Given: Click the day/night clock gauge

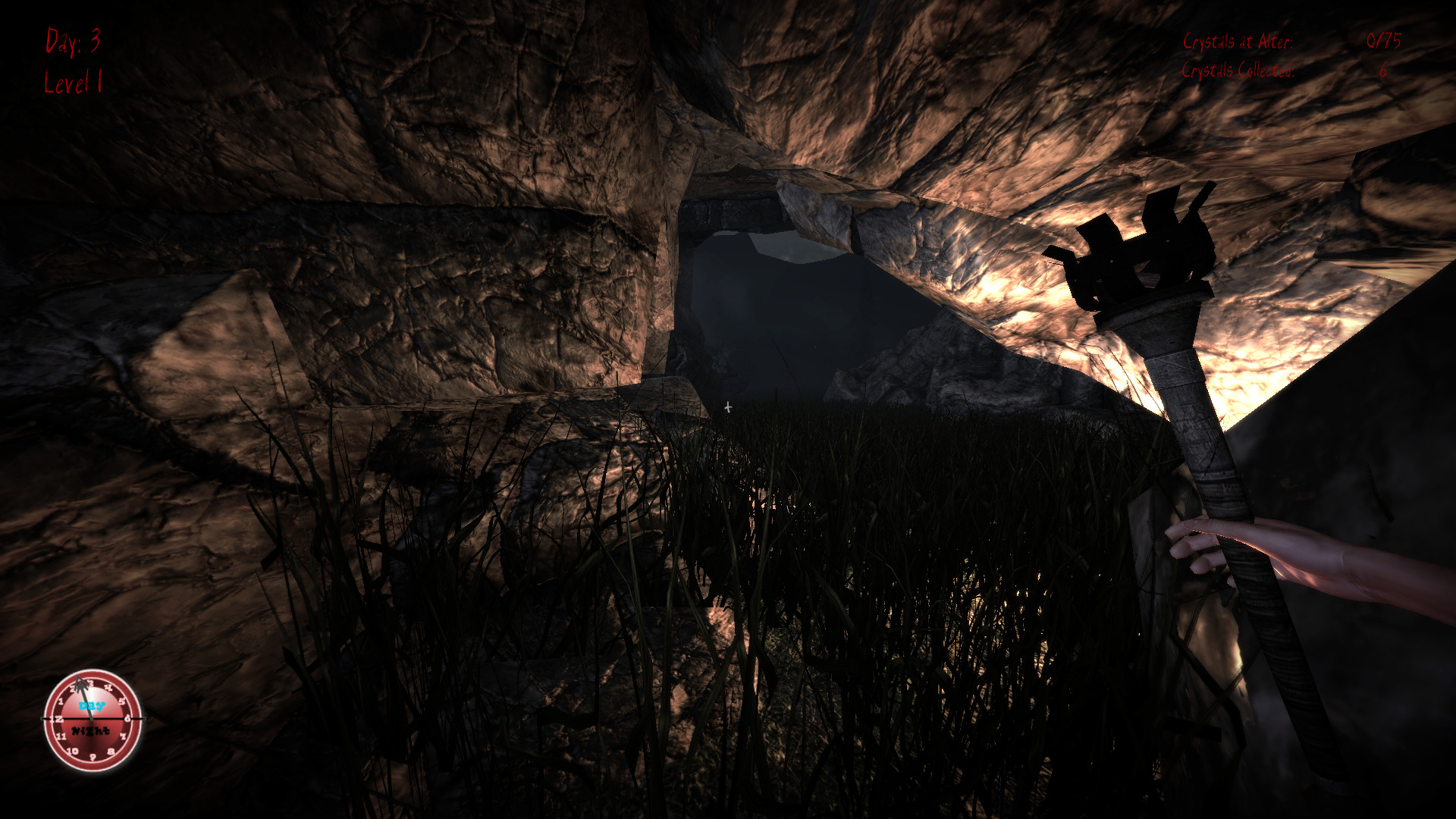Looking at the screenshot, I should click(x=91, y=719).
